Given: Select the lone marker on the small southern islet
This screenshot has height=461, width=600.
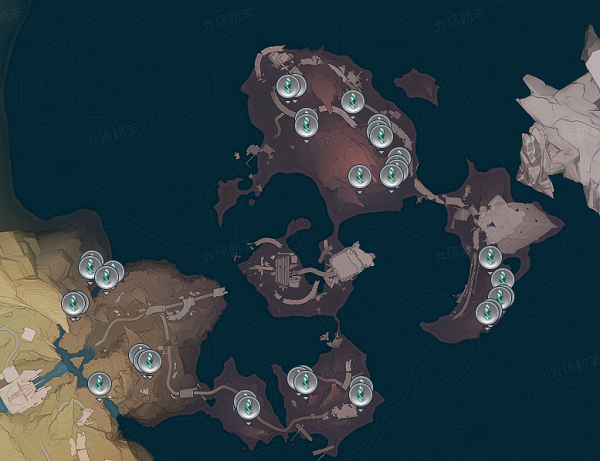Looking at the screenshot, I should coord(246,404).
